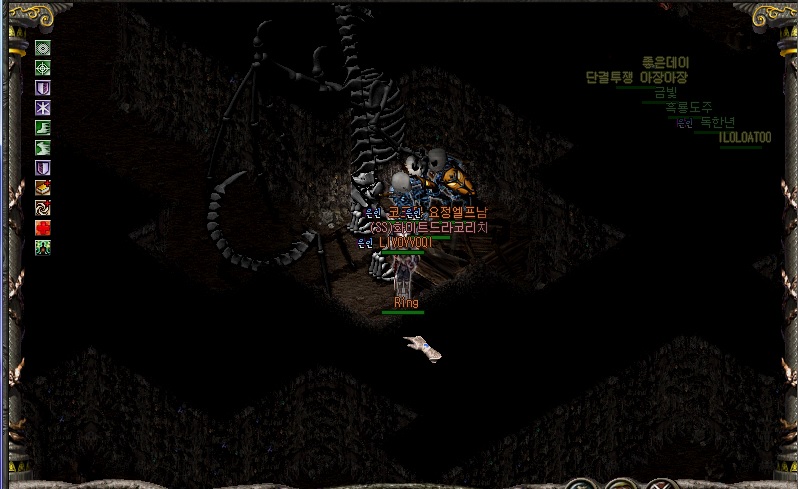Open the round blue emblem button
This screenshot has height=489, width=798.
pyautogui.click(x=580, y=486)
